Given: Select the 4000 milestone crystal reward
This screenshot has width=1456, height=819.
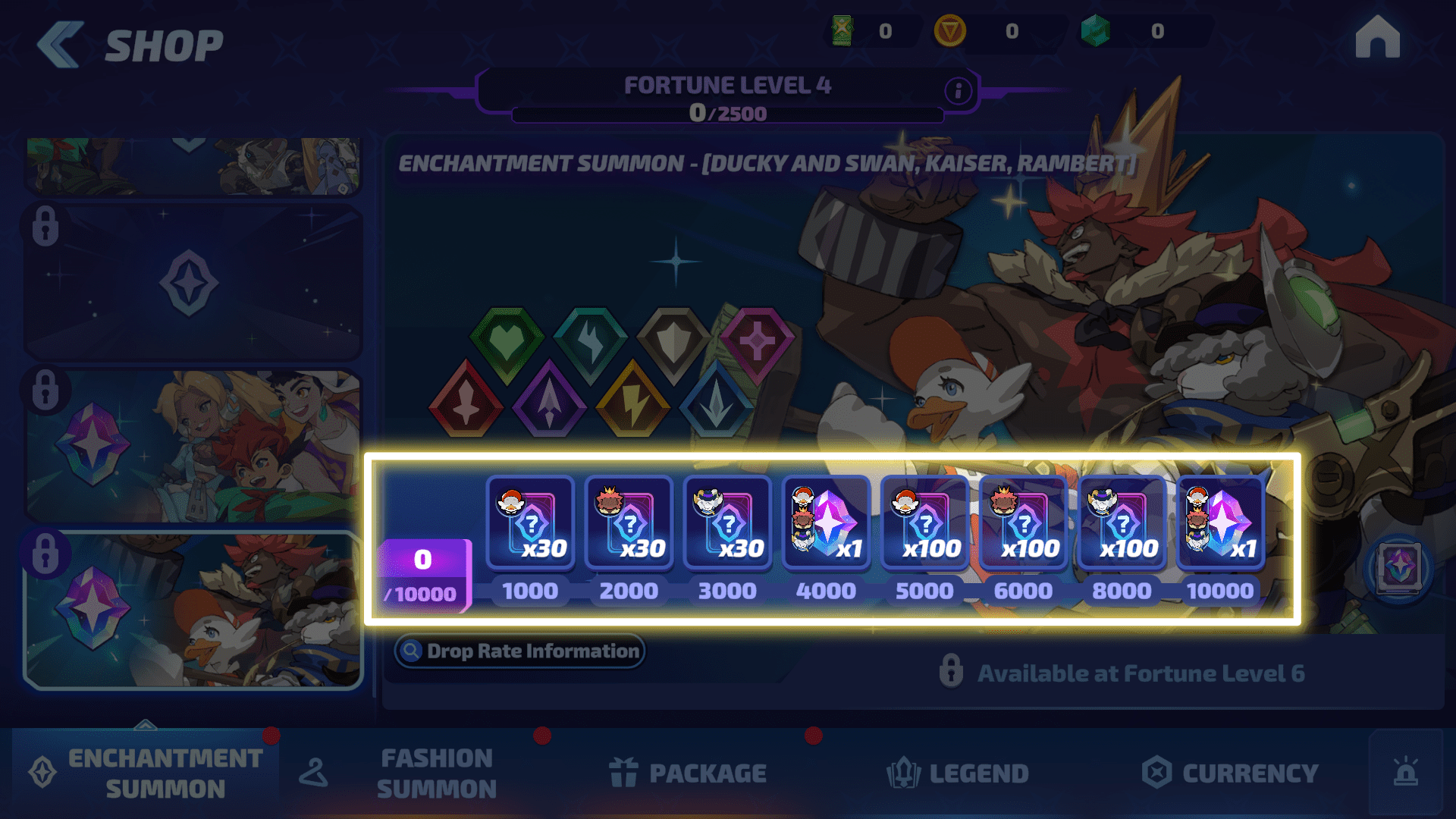Looking at the screenshot, I should point(826,524).
